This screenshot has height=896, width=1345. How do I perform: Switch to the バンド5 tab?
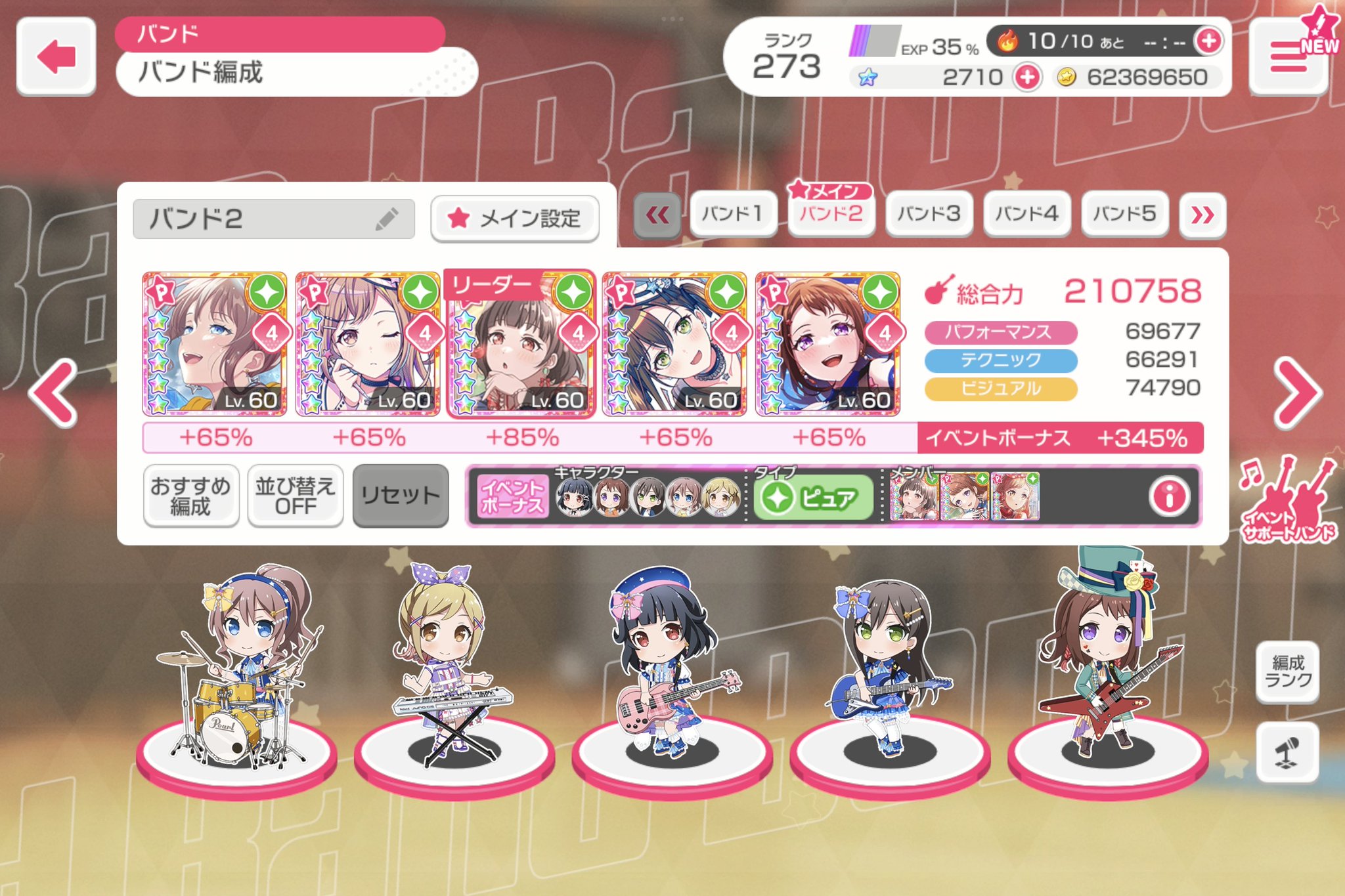(1124, 213)
